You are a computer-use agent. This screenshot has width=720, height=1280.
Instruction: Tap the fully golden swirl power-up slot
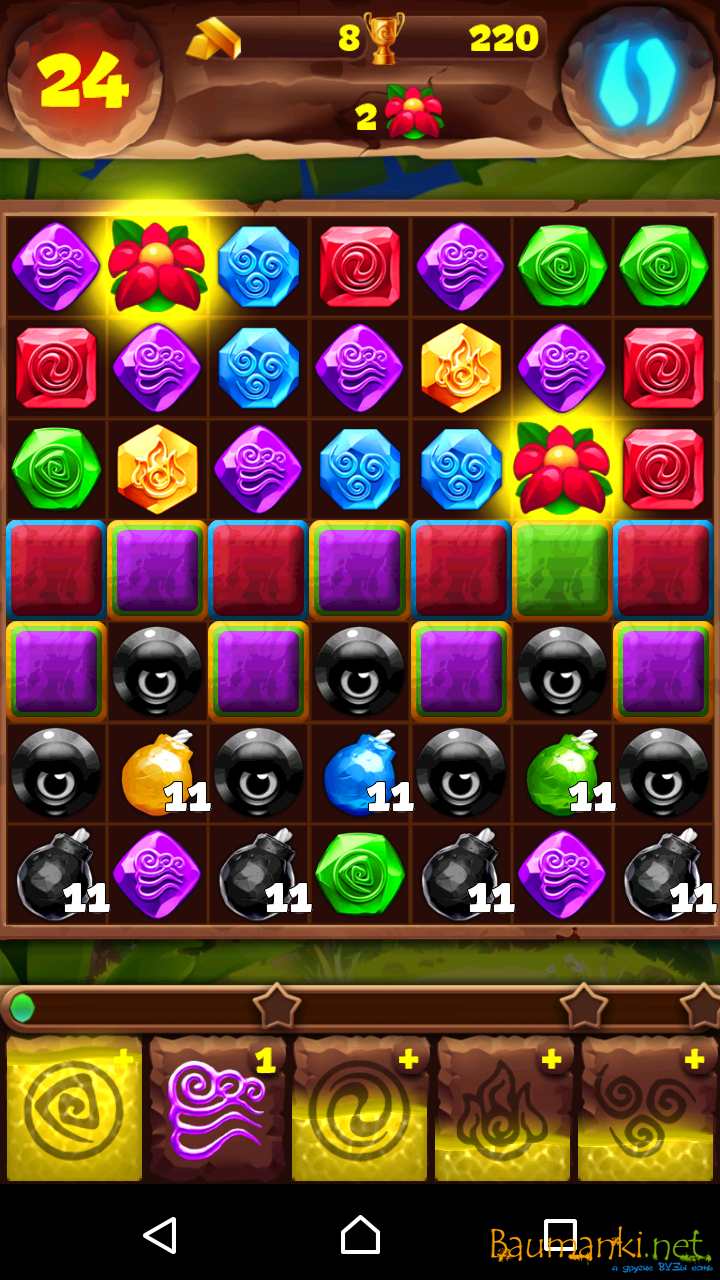coord(74,1108)
